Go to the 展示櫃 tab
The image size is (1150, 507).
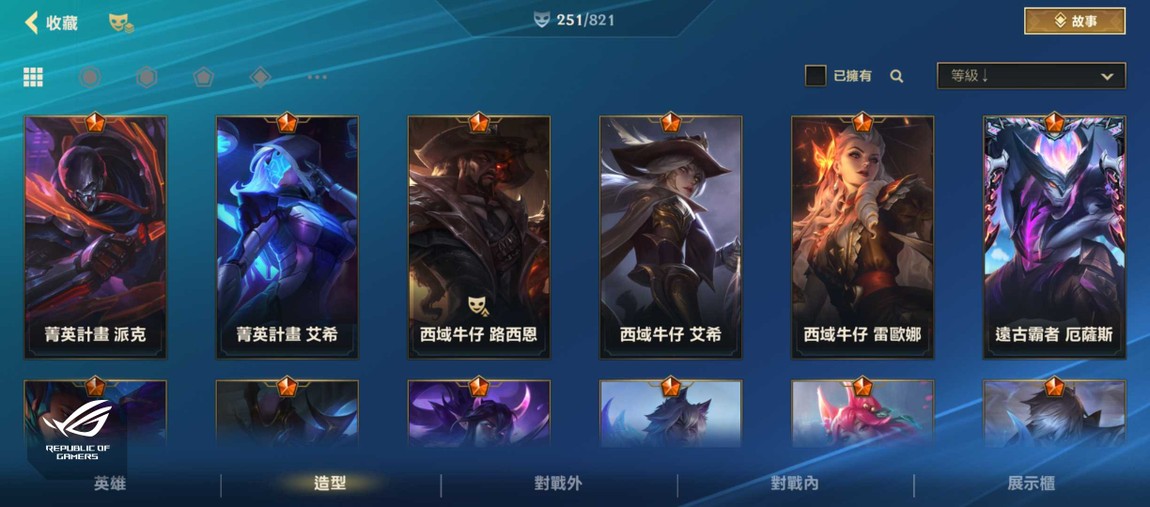point(1031,484)
